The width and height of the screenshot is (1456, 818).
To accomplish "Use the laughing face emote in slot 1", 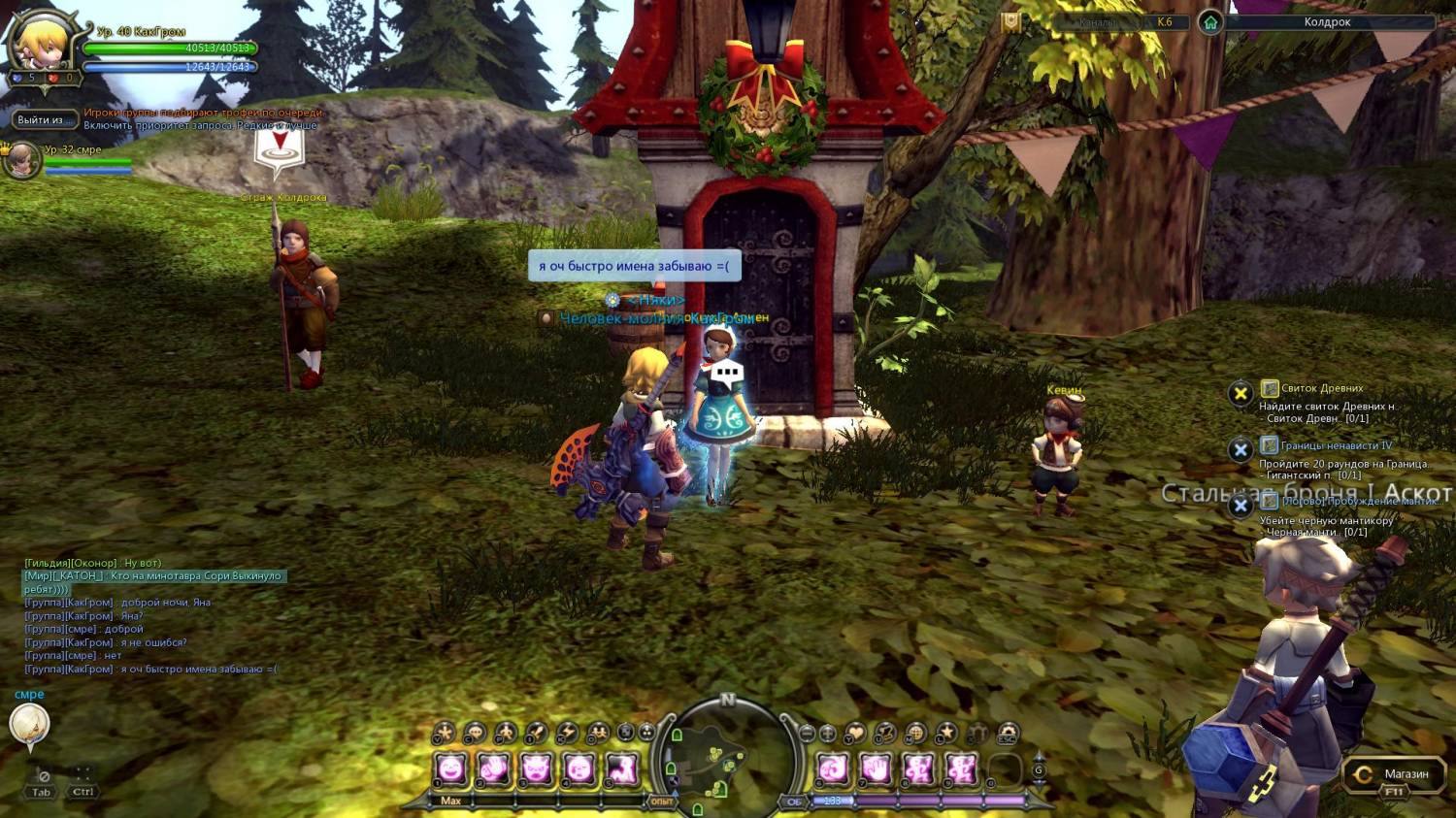I will tap(451, 770).
